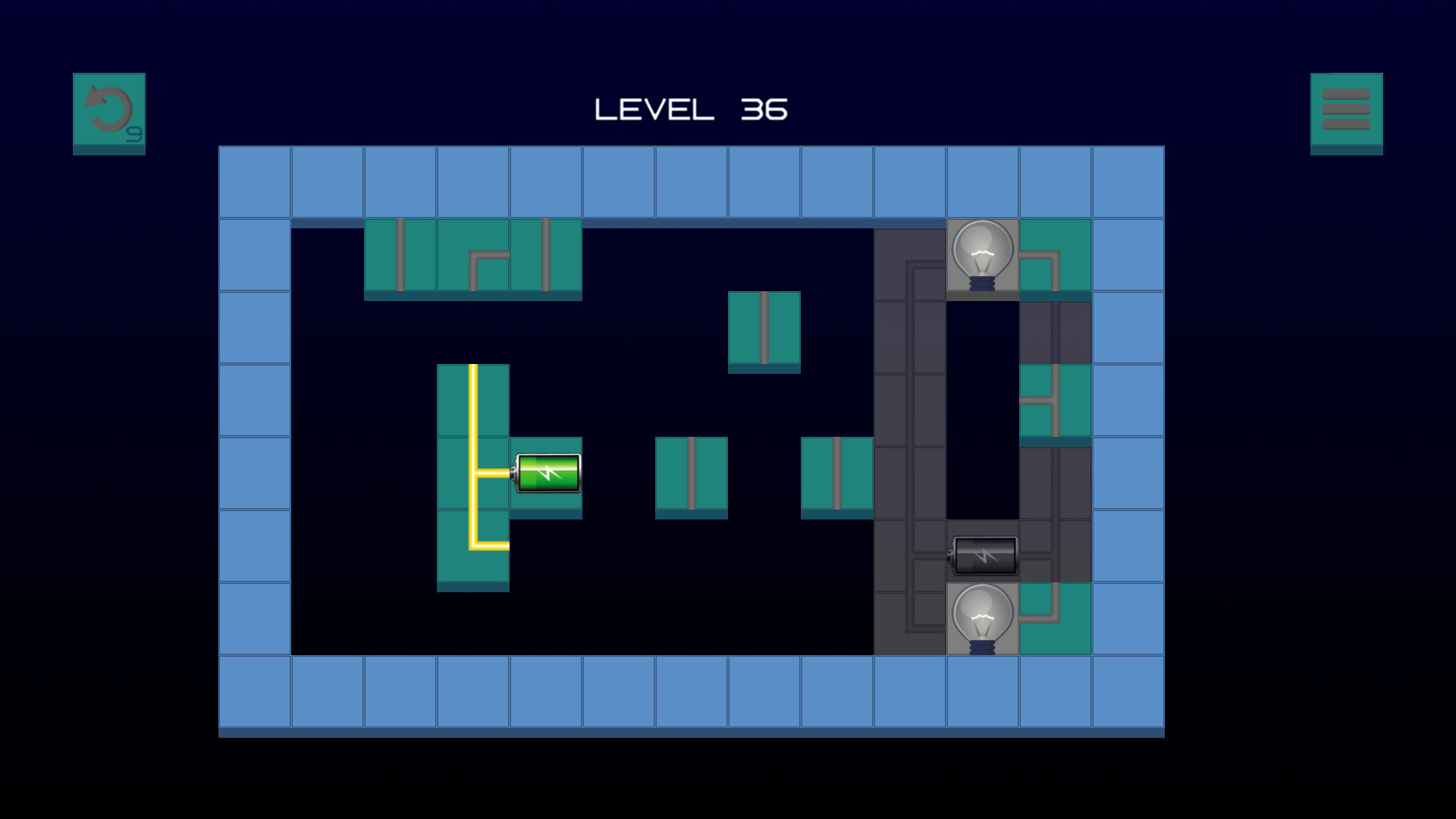Select the corner wire piece in the top-left cluster
The image size is (1456, 819).
pos(474,255)
